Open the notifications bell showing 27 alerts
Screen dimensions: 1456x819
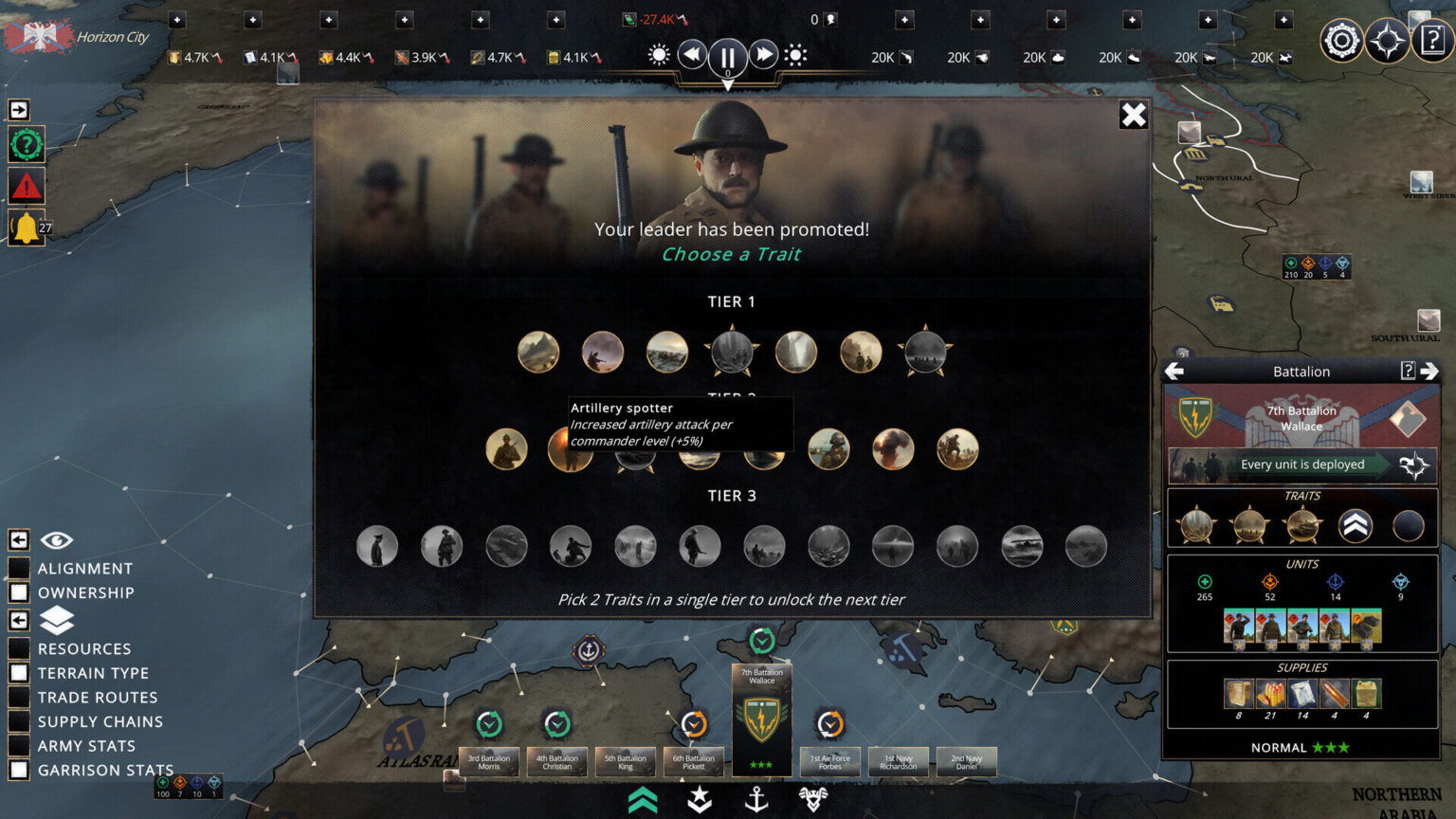click(x=26, y=227)
